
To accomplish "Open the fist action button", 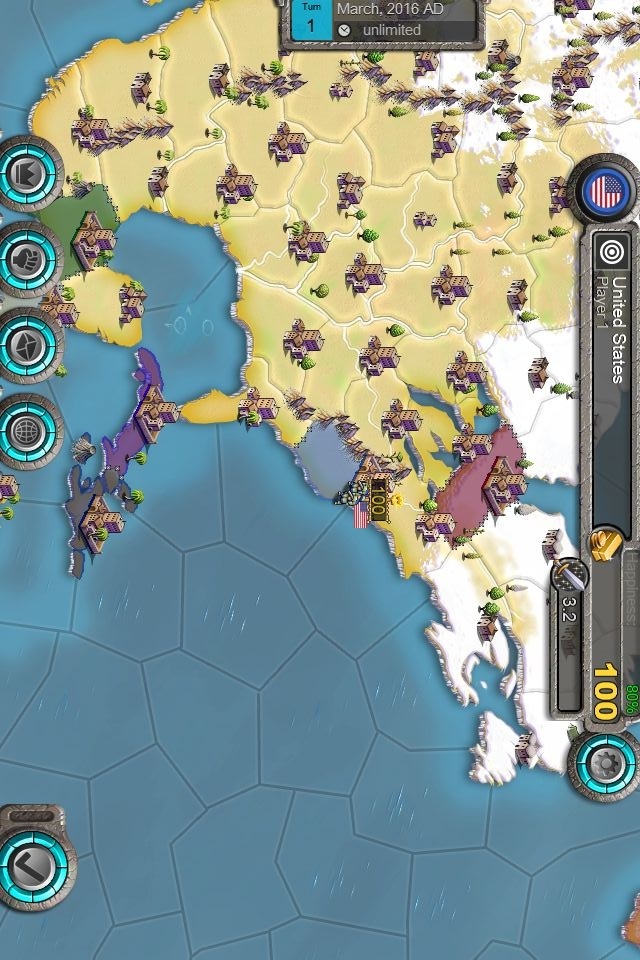I will coord(27,258).
